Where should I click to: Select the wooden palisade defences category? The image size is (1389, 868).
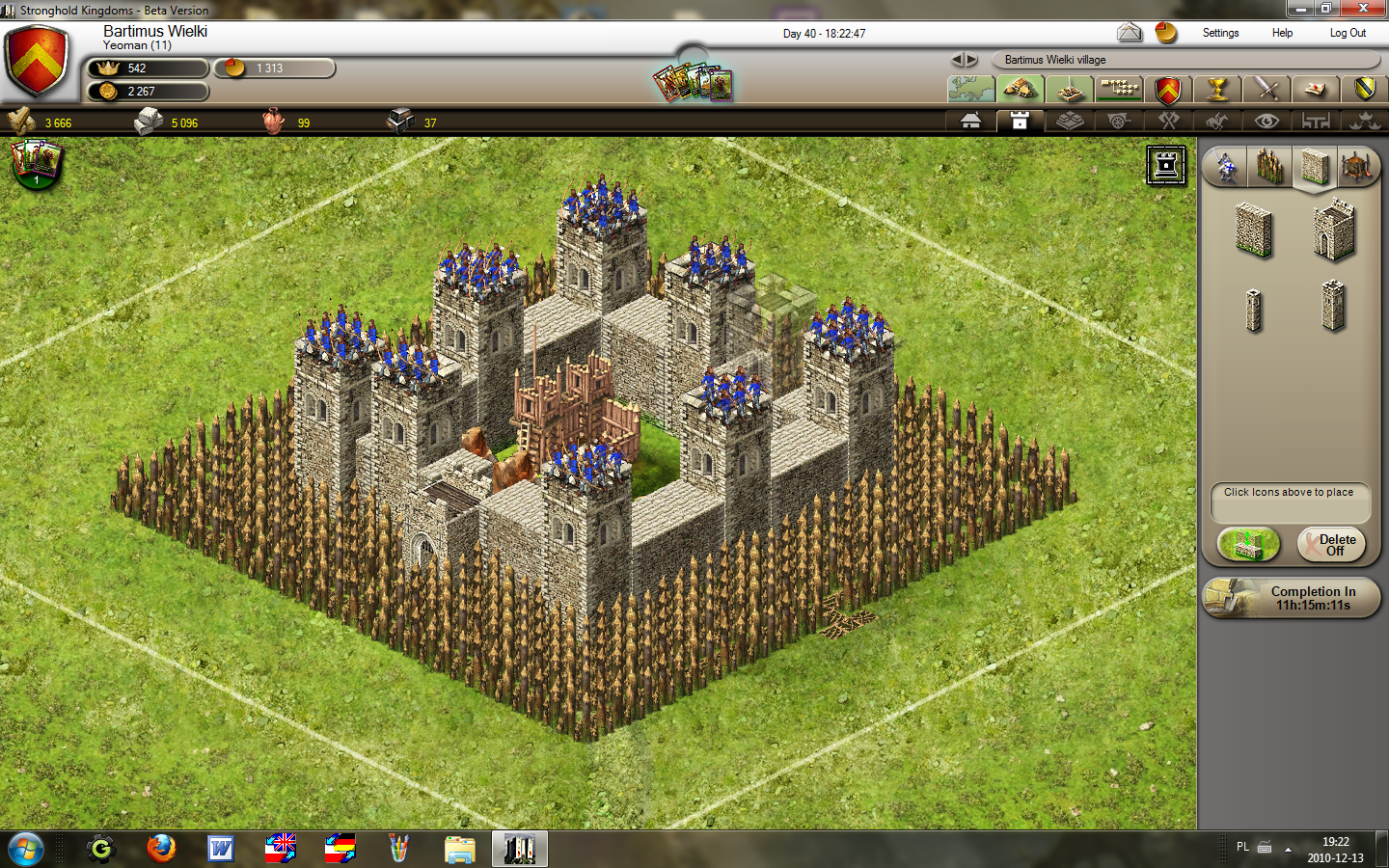coord(1269,167)
